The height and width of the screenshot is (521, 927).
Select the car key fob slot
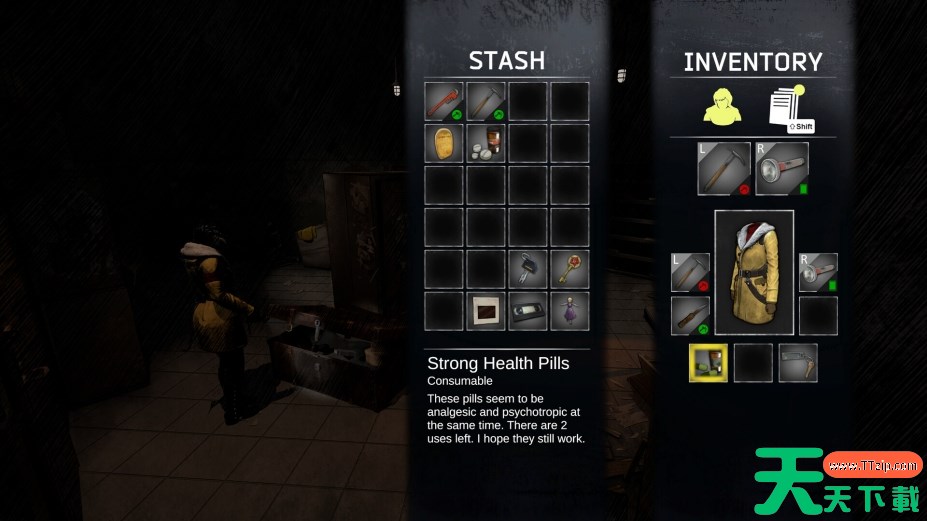528,269
